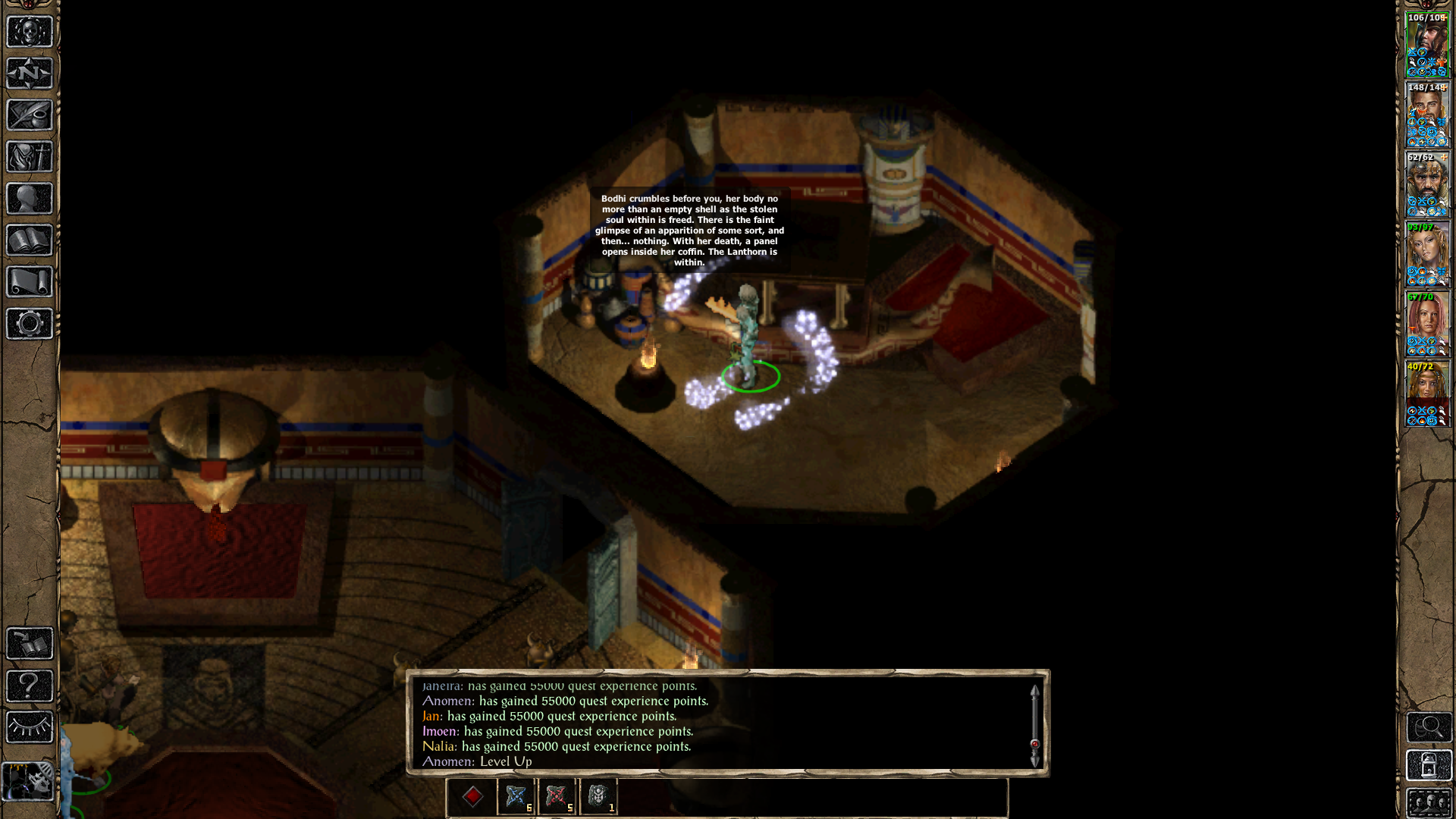Click the question mark help icon

[29, 686]
